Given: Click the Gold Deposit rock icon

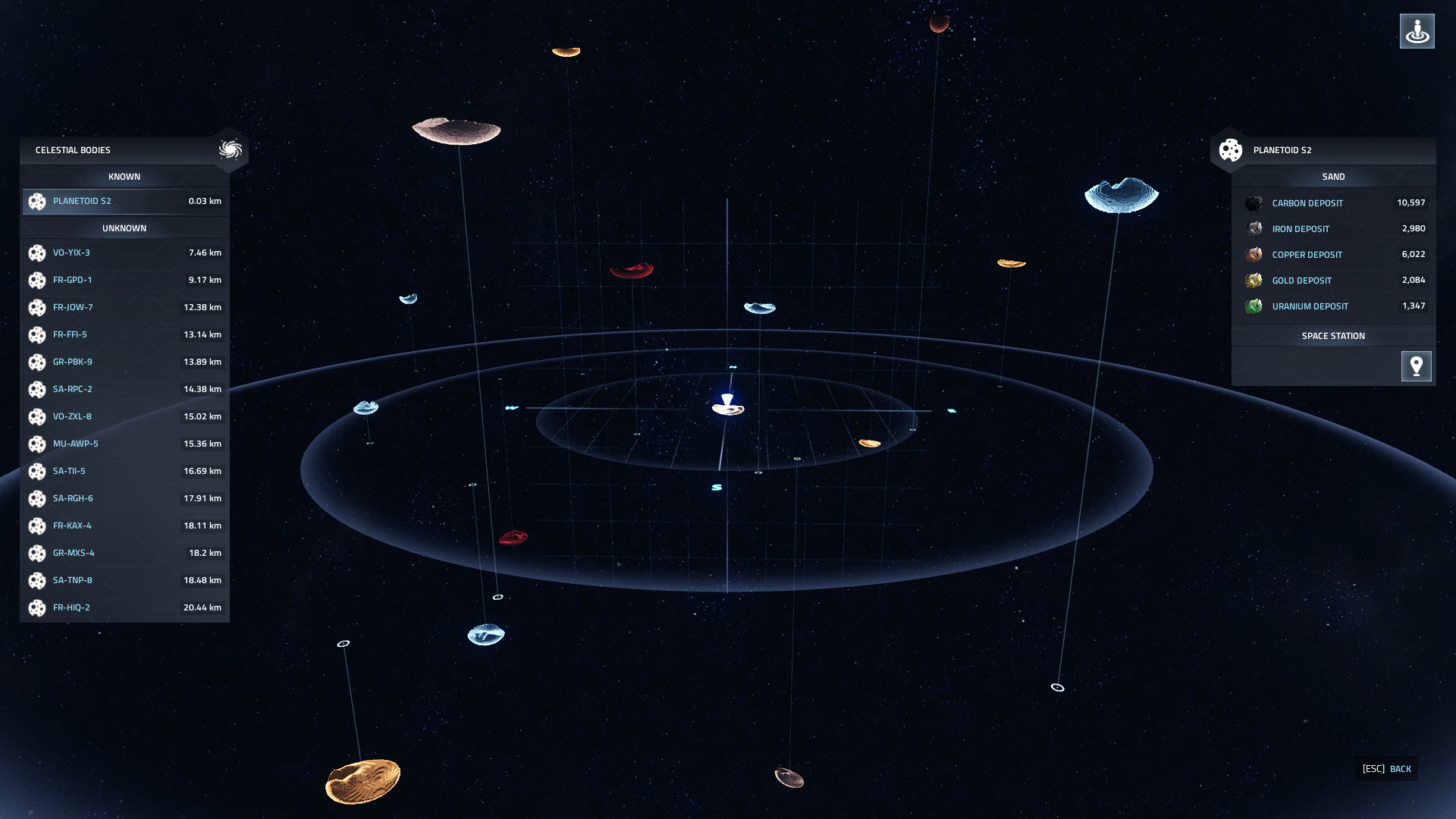Looking at the screenshot, I should tap(1254, 280).
